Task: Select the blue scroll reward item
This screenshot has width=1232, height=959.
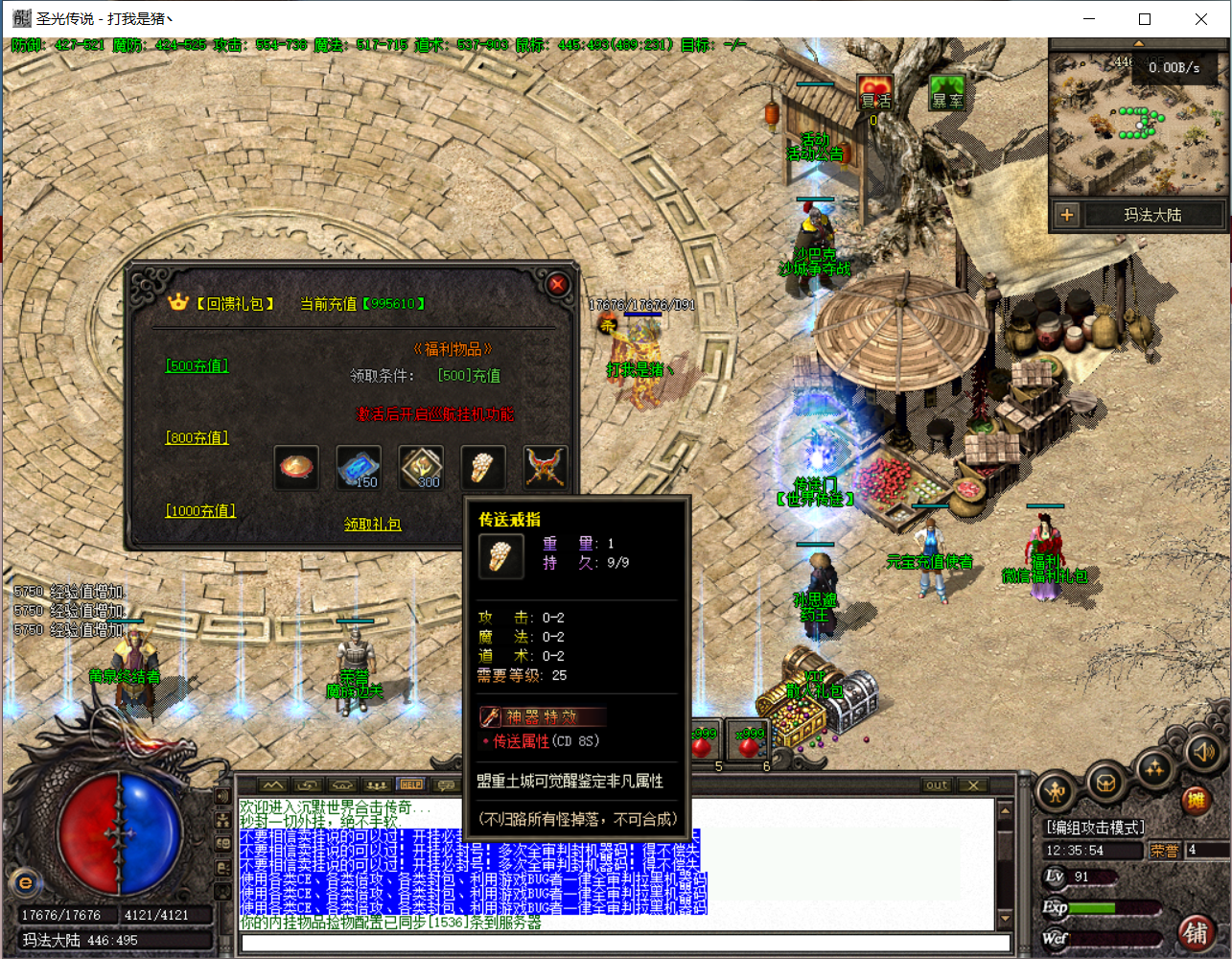Action: coord(359,467)
